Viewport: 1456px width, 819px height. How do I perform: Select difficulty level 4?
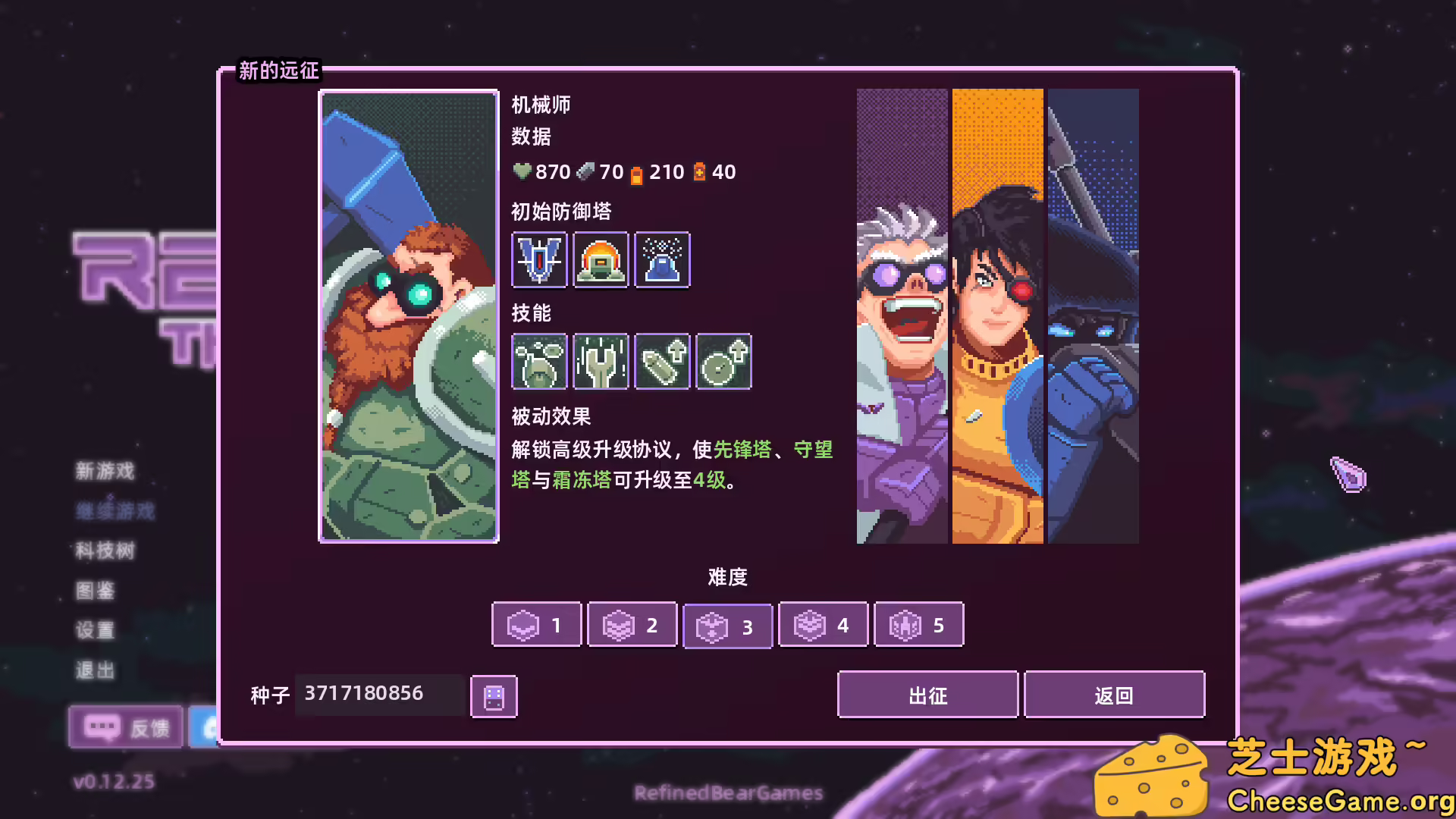pos(823,625)
